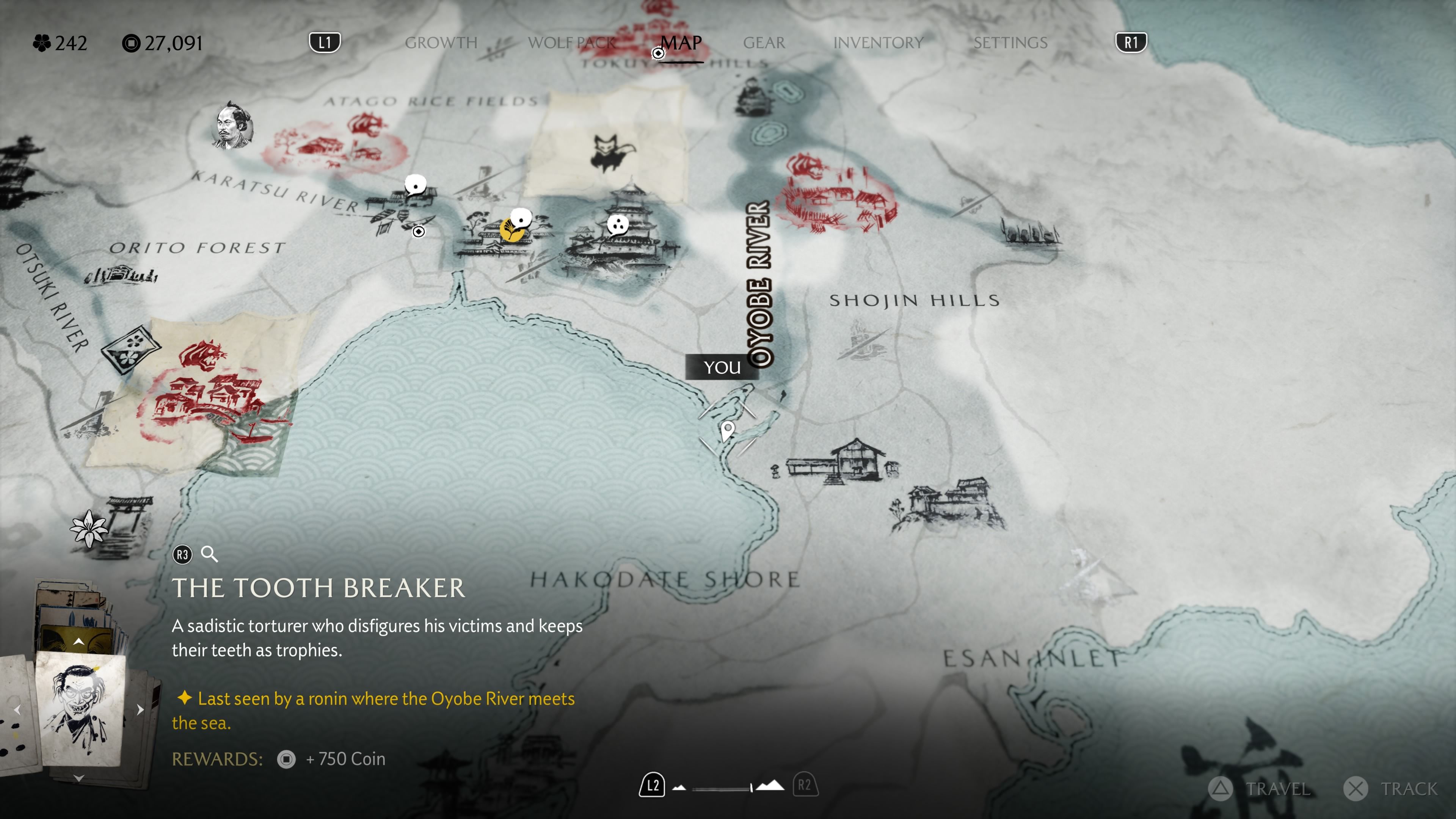This screenshot has height=819, width=1456.
Task: Go to the Gear tab
Action: (x=764, y=43)
